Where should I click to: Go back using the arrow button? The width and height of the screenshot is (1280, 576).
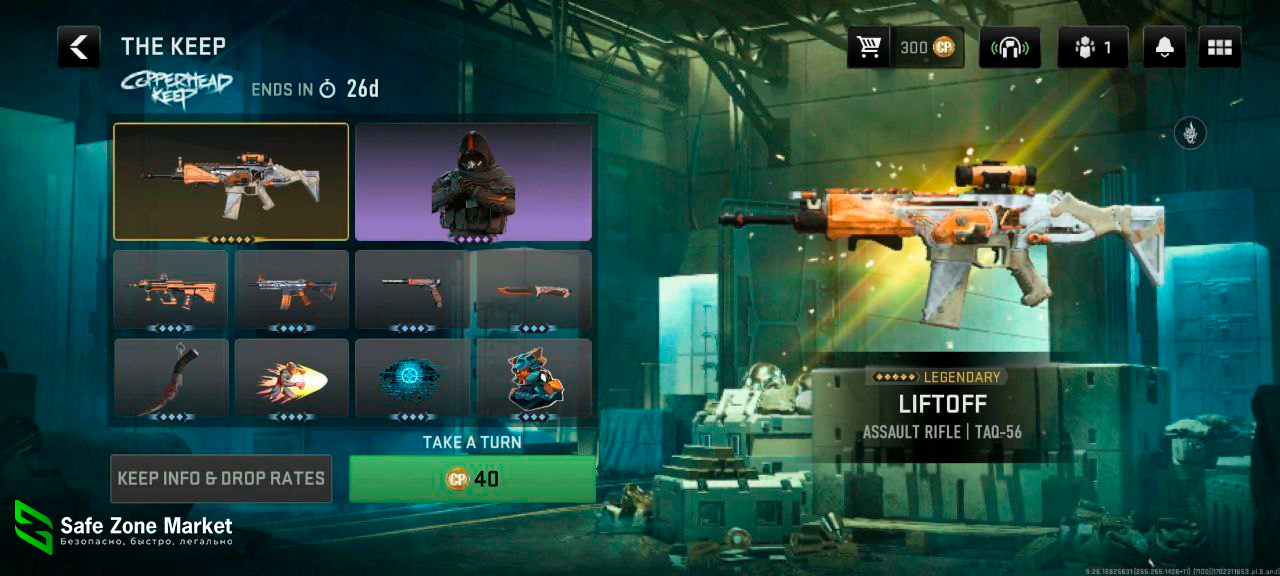tap(79, 47)
